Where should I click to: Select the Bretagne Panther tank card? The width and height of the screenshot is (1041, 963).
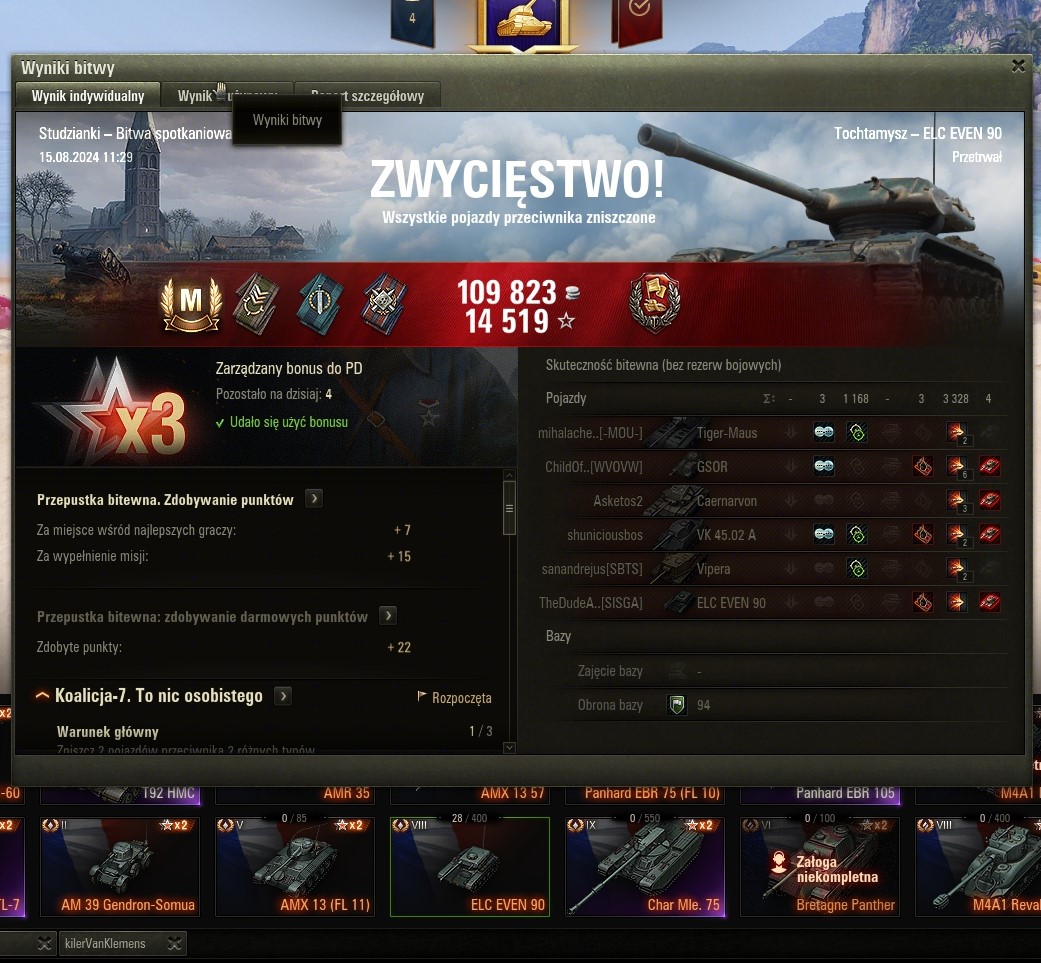click(820, 866)
